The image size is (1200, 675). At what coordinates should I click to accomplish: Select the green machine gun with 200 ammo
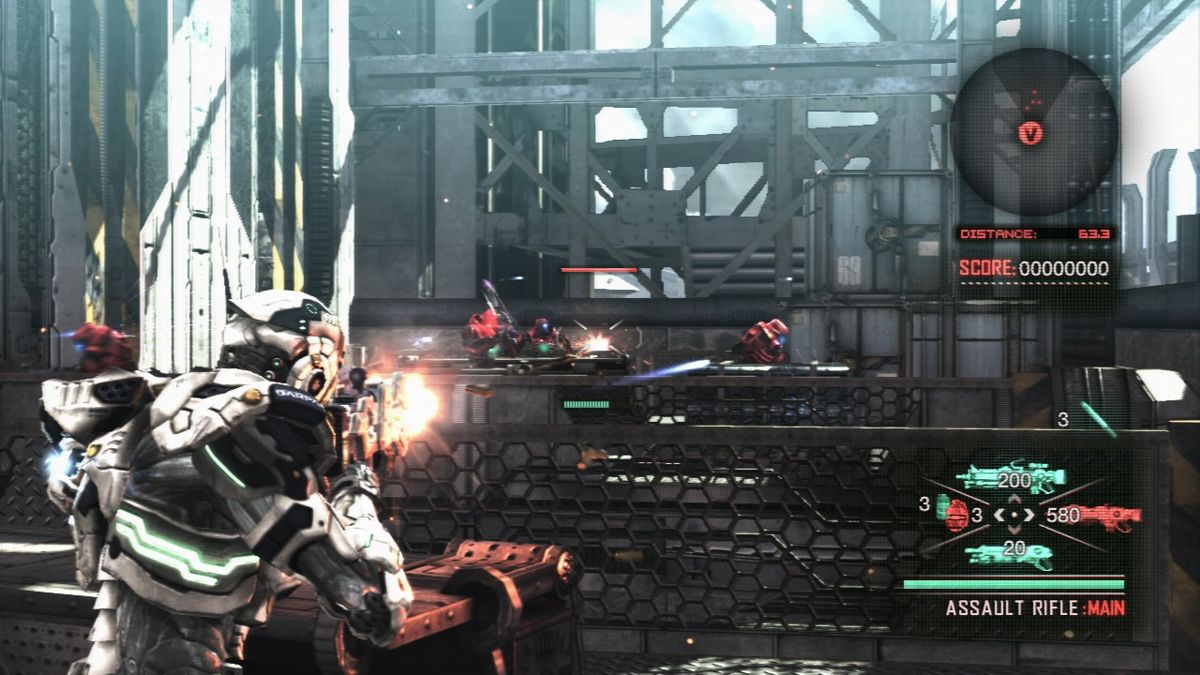[x=1011, y=477]
